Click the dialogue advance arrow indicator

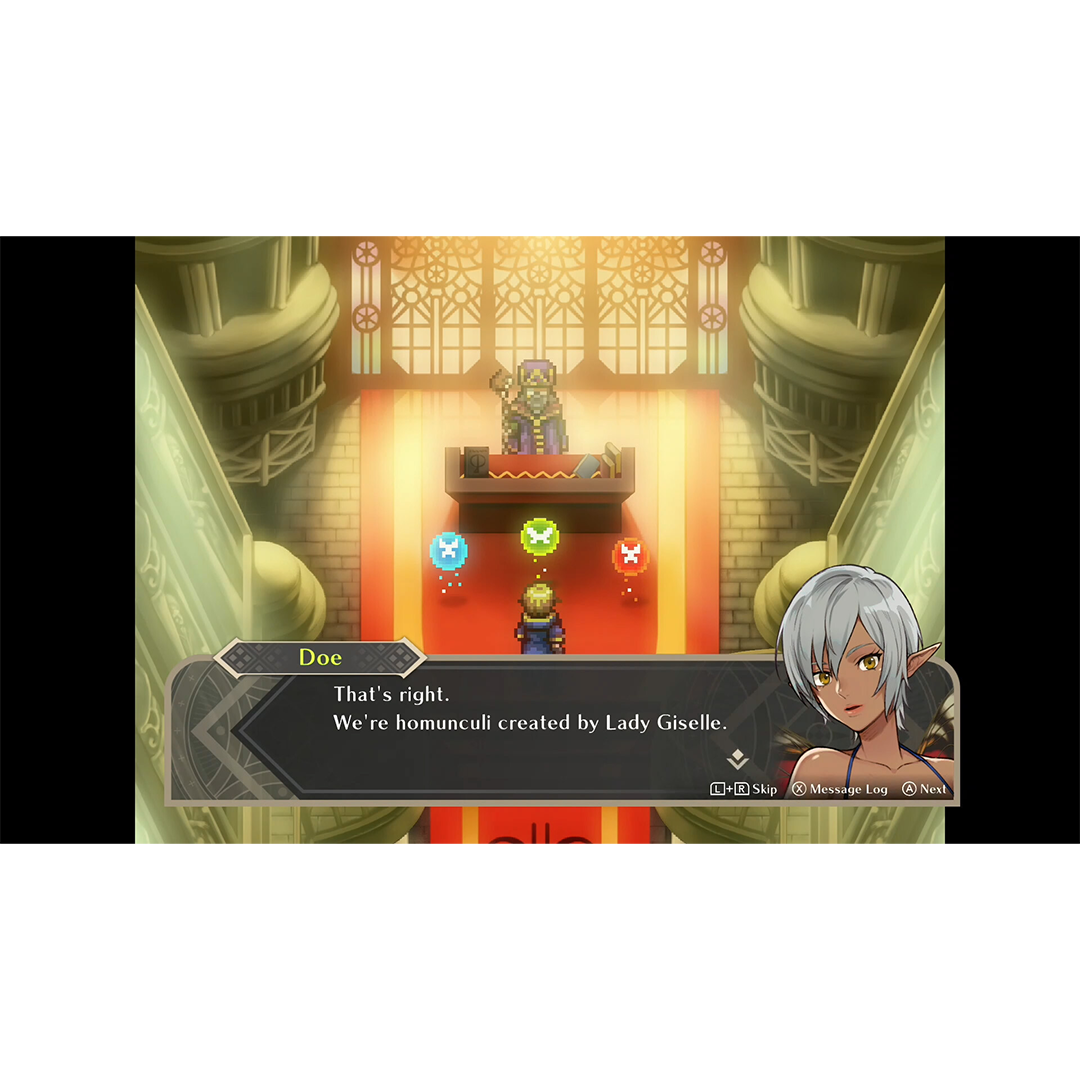pos(737,759)
